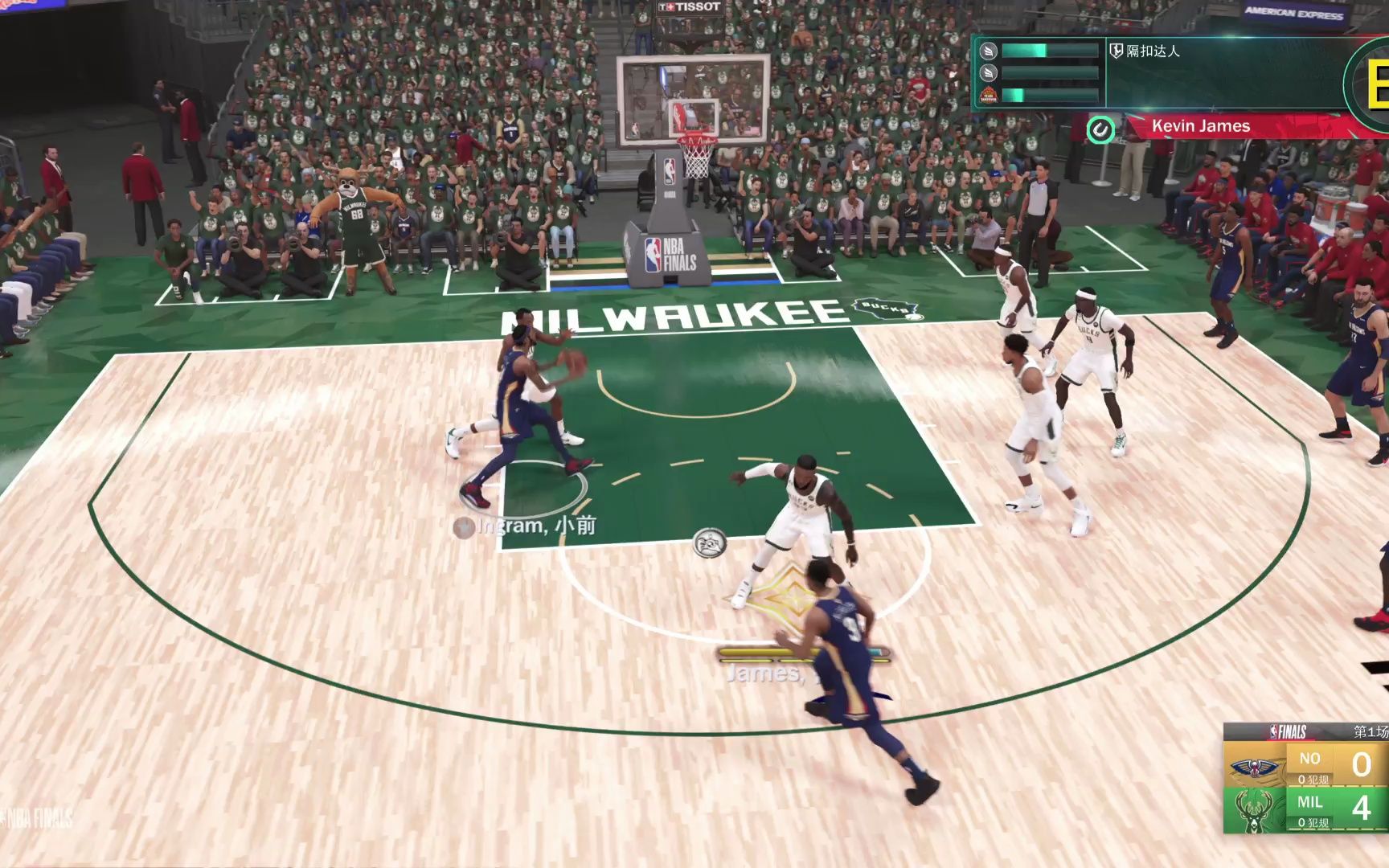Click the NBA logo in the FINALS scoreboard
The height and width of the screenshot is (868, 1389).
coord(1274,731)
